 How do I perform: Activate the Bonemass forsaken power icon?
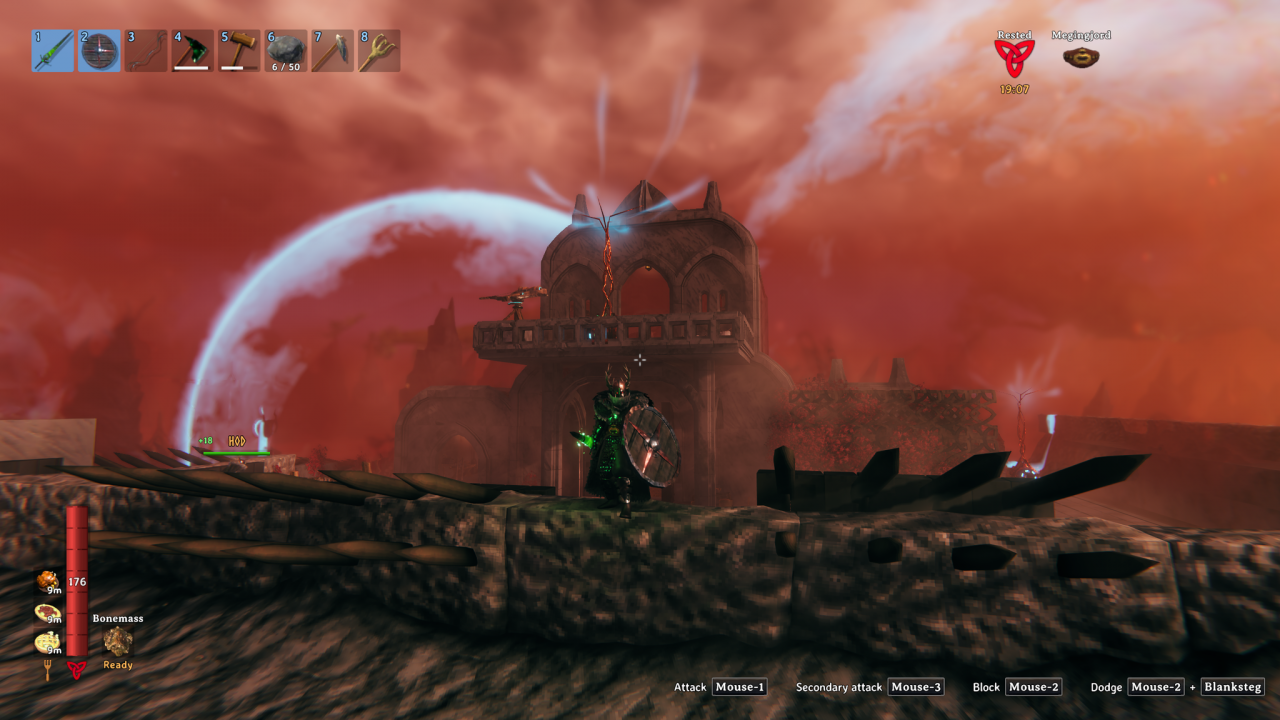click(118, 639)
